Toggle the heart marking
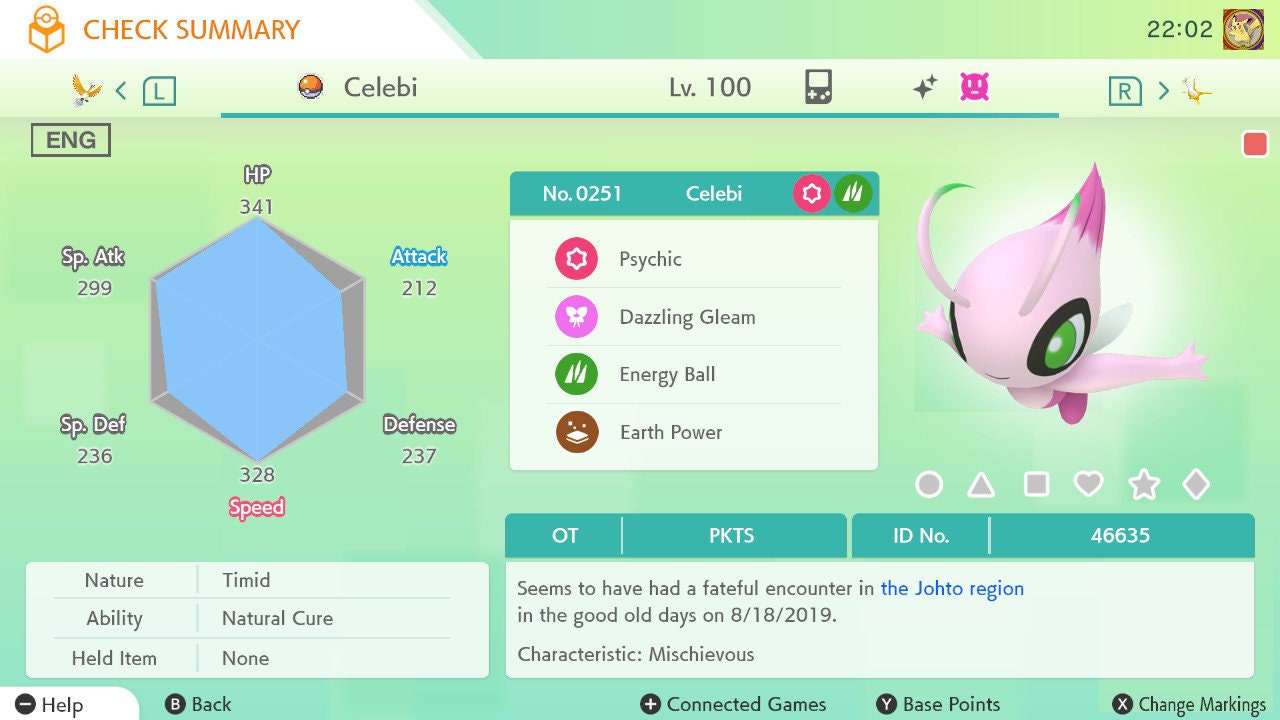Viewport: 1280px width, 720px height. [1088, 485]
